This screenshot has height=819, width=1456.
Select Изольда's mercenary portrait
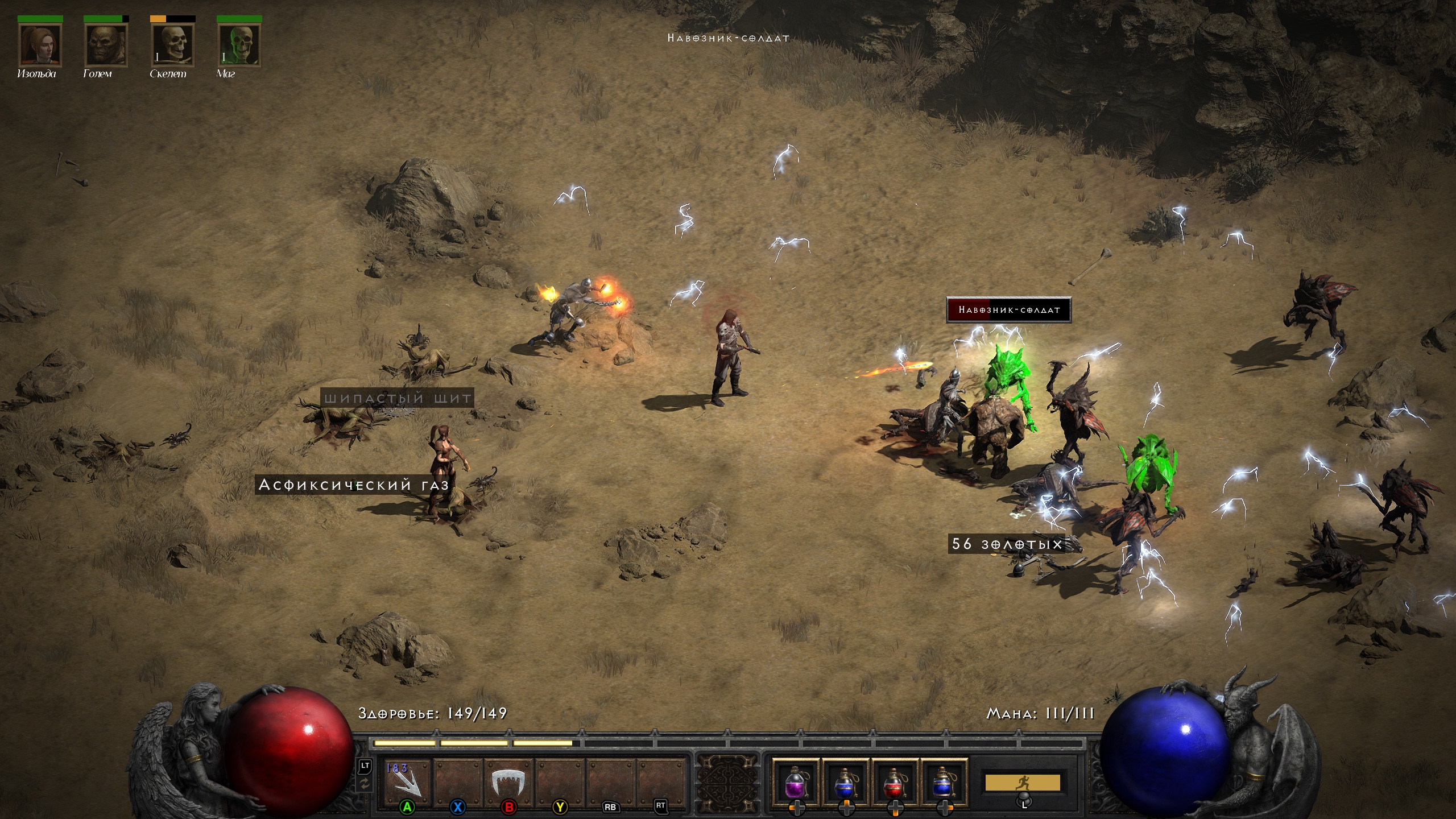(39, 45)
